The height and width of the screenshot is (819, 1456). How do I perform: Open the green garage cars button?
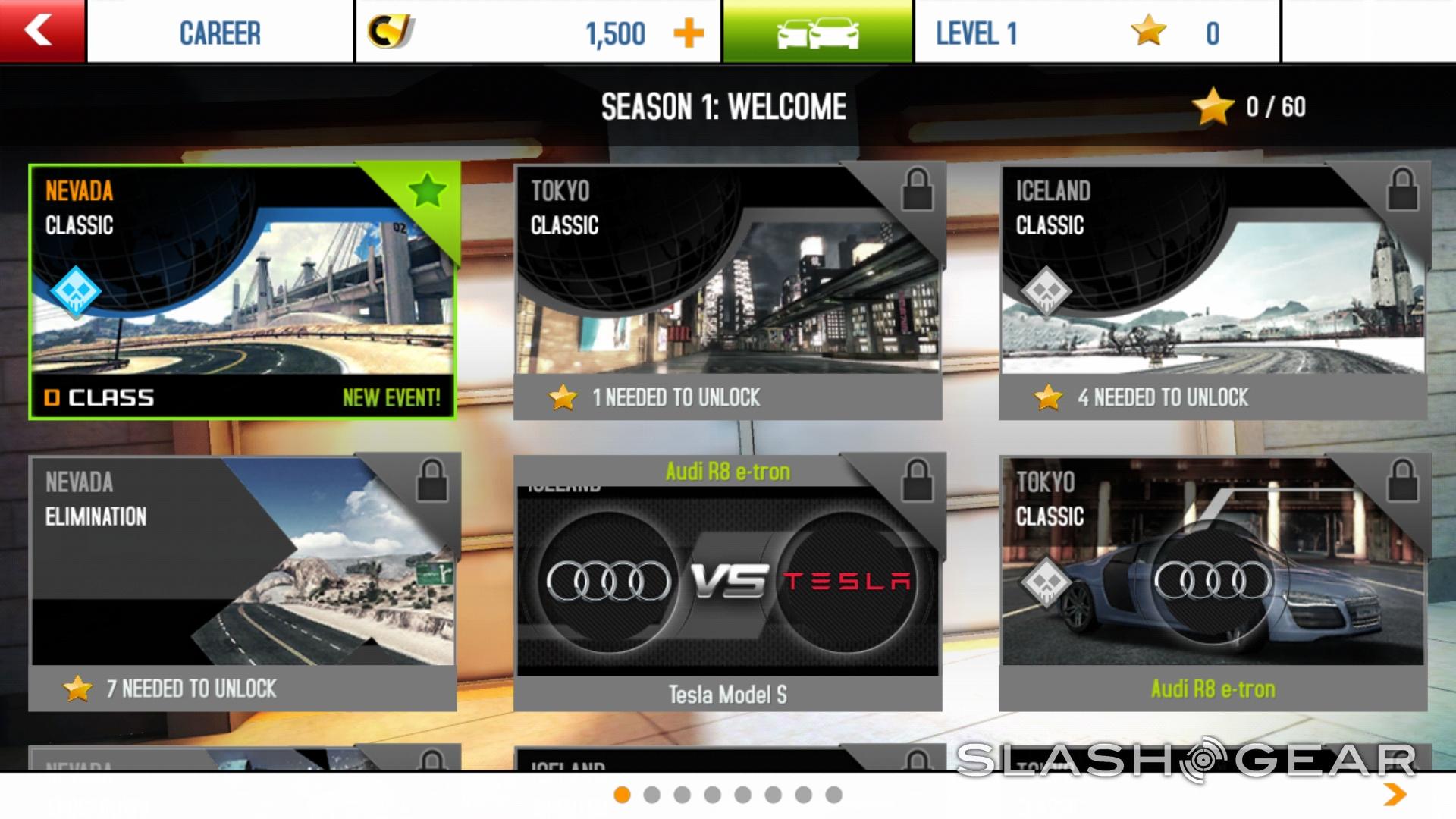click(817, 32)
